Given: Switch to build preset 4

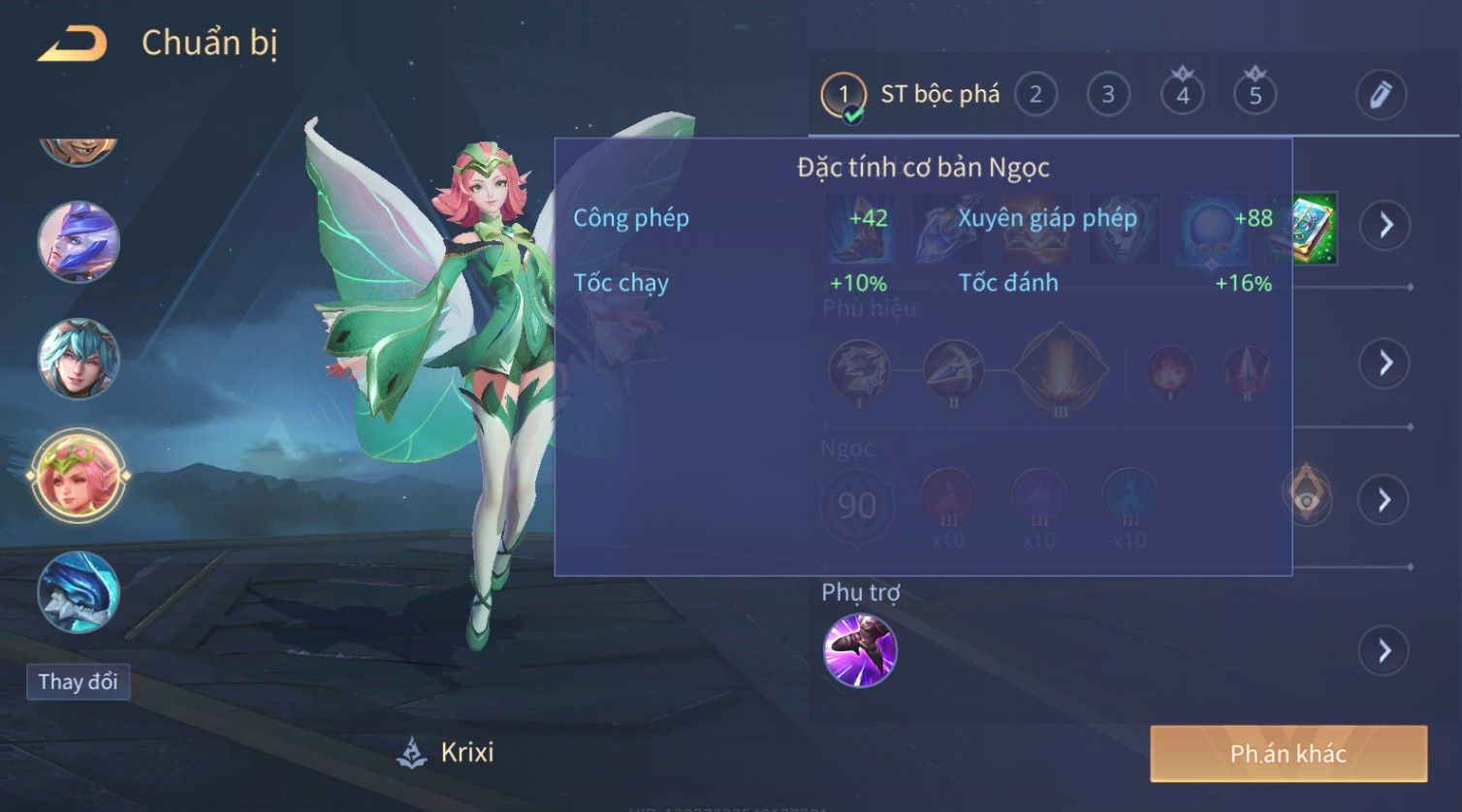Looking at the screenshot, I should [x=1182, y=95].
